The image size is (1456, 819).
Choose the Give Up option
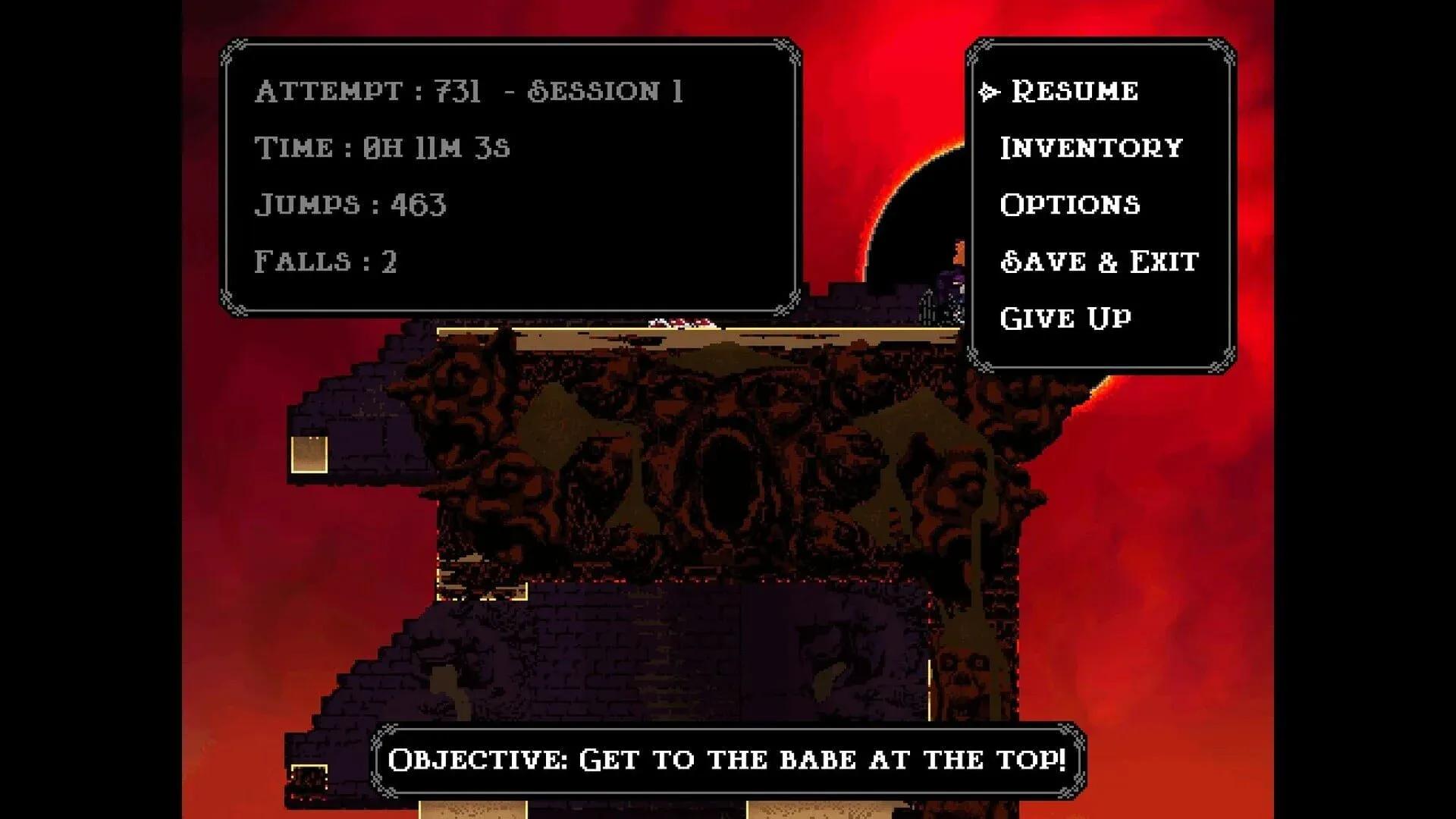[x=1064, y=317]
